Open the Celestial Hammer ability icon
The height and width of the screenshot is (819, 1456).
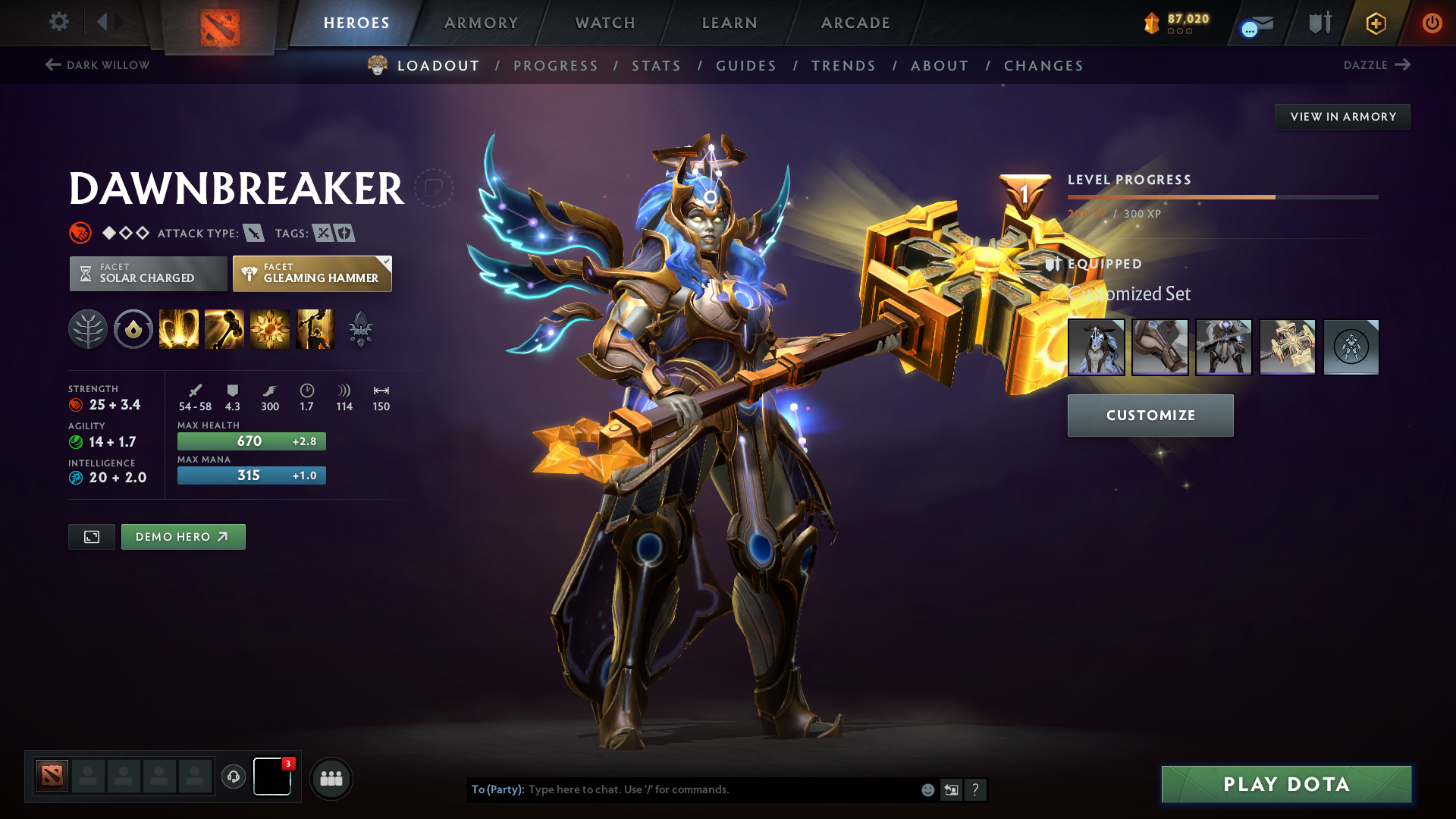[224, 328]
